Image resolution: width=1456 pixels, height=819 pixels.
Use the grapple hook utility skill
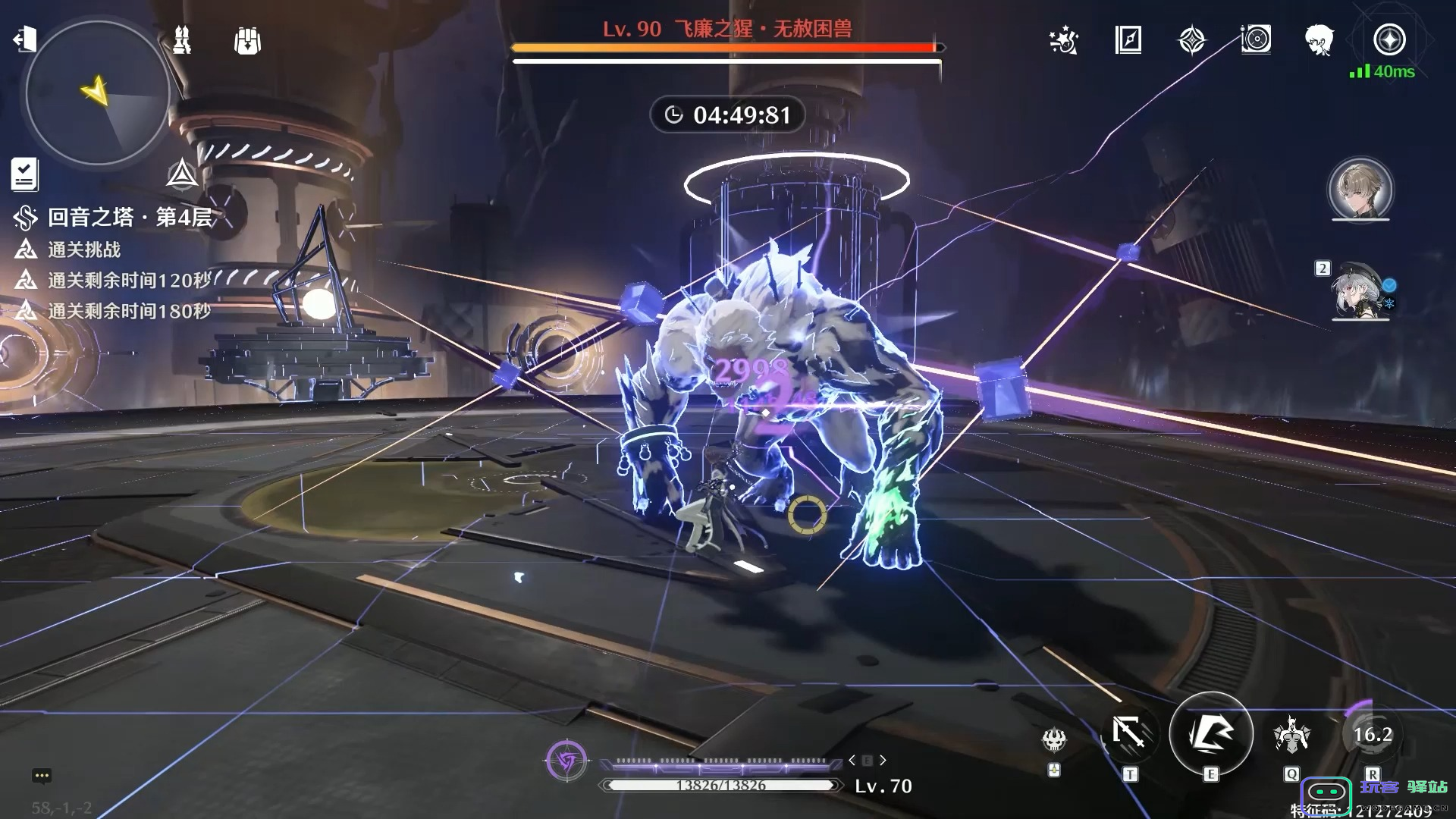coord(1129,733)
